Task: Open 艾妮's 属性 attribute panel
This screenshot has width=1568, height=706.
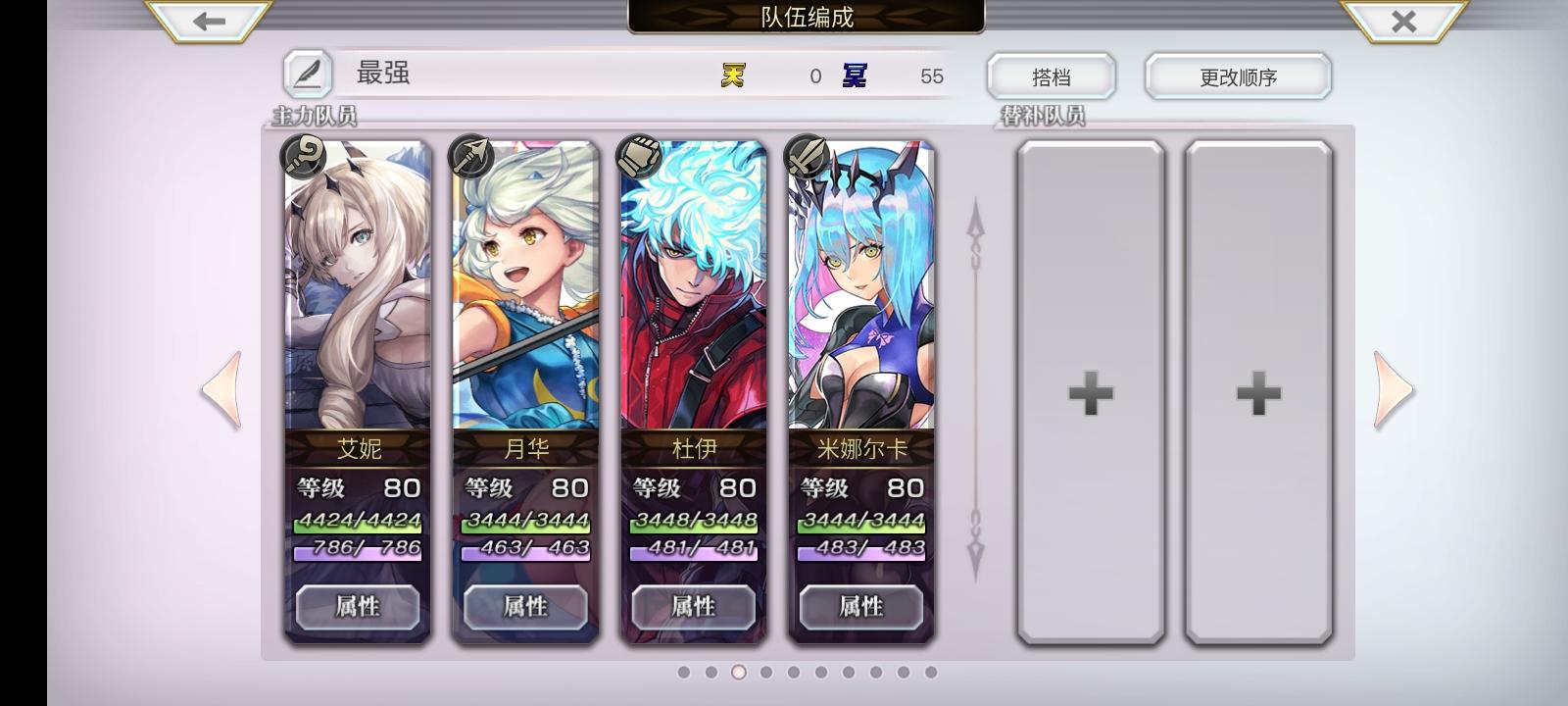Action: pos(358,607)
